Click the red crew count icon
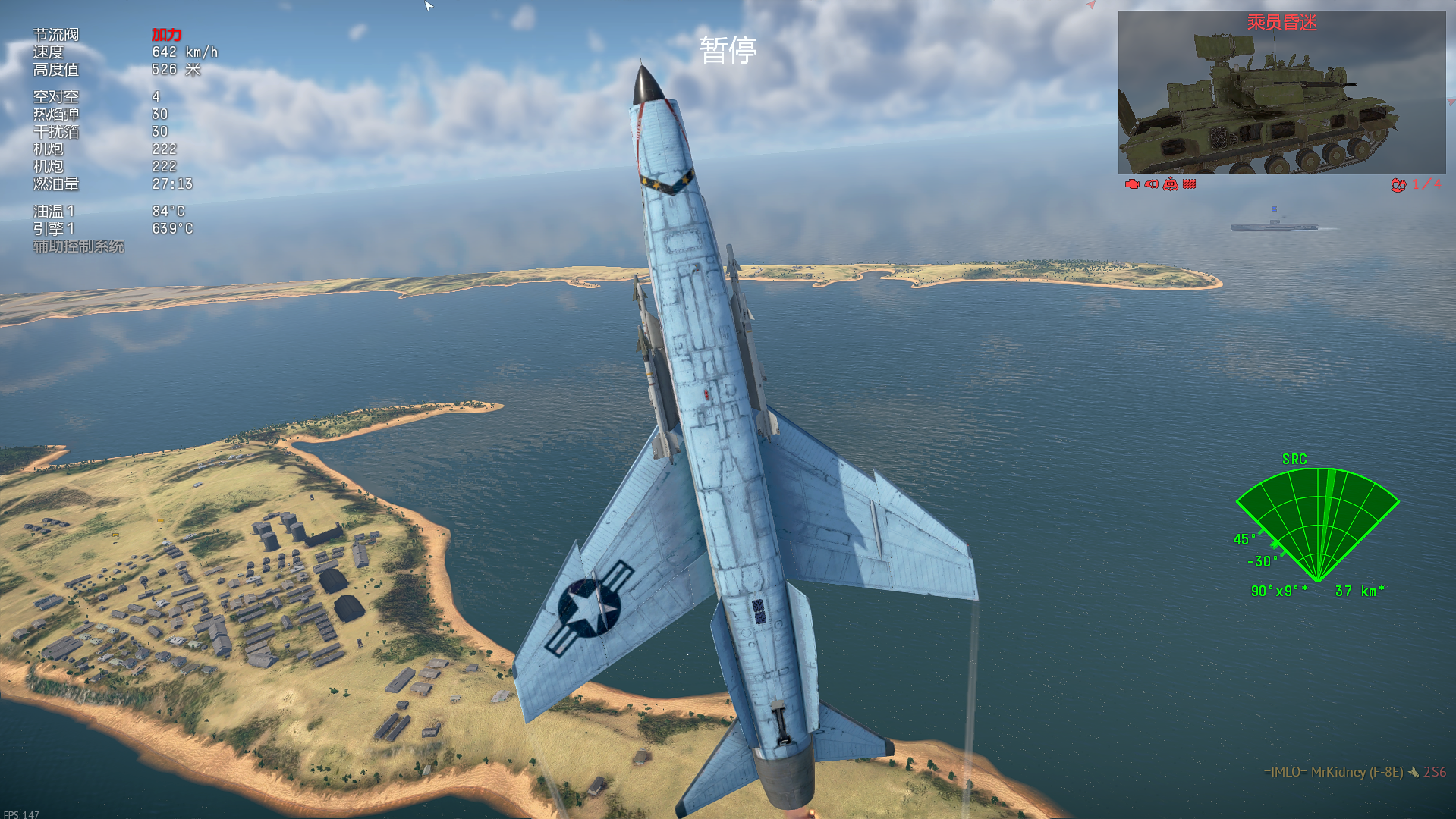This screenshot has width=1456, height=819. coord(1398,184)
